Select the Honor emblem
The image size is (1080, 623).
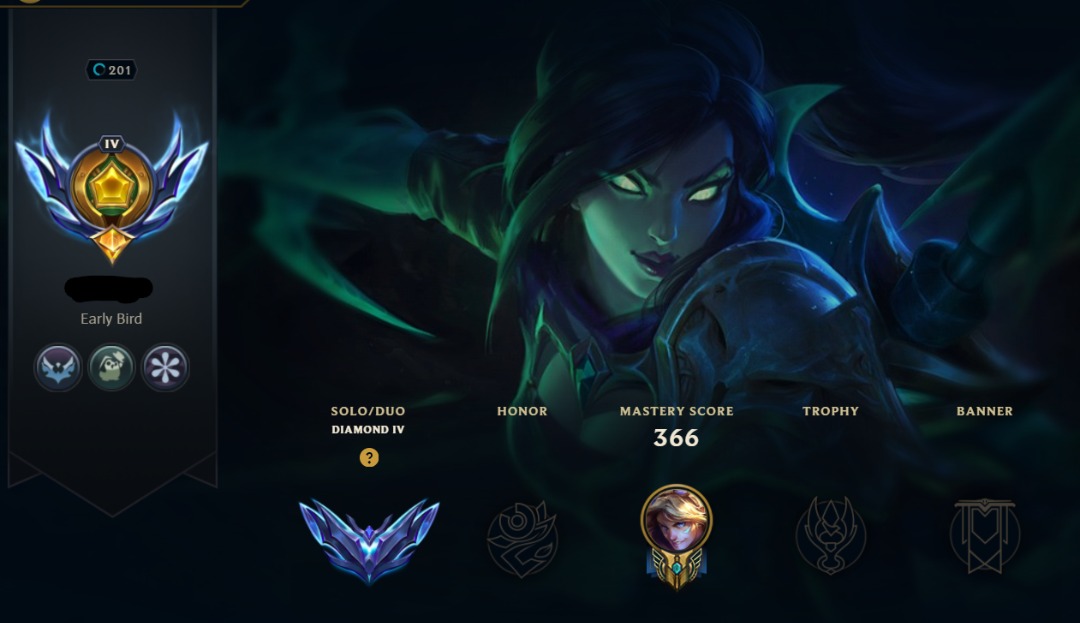tap(522, 539)
